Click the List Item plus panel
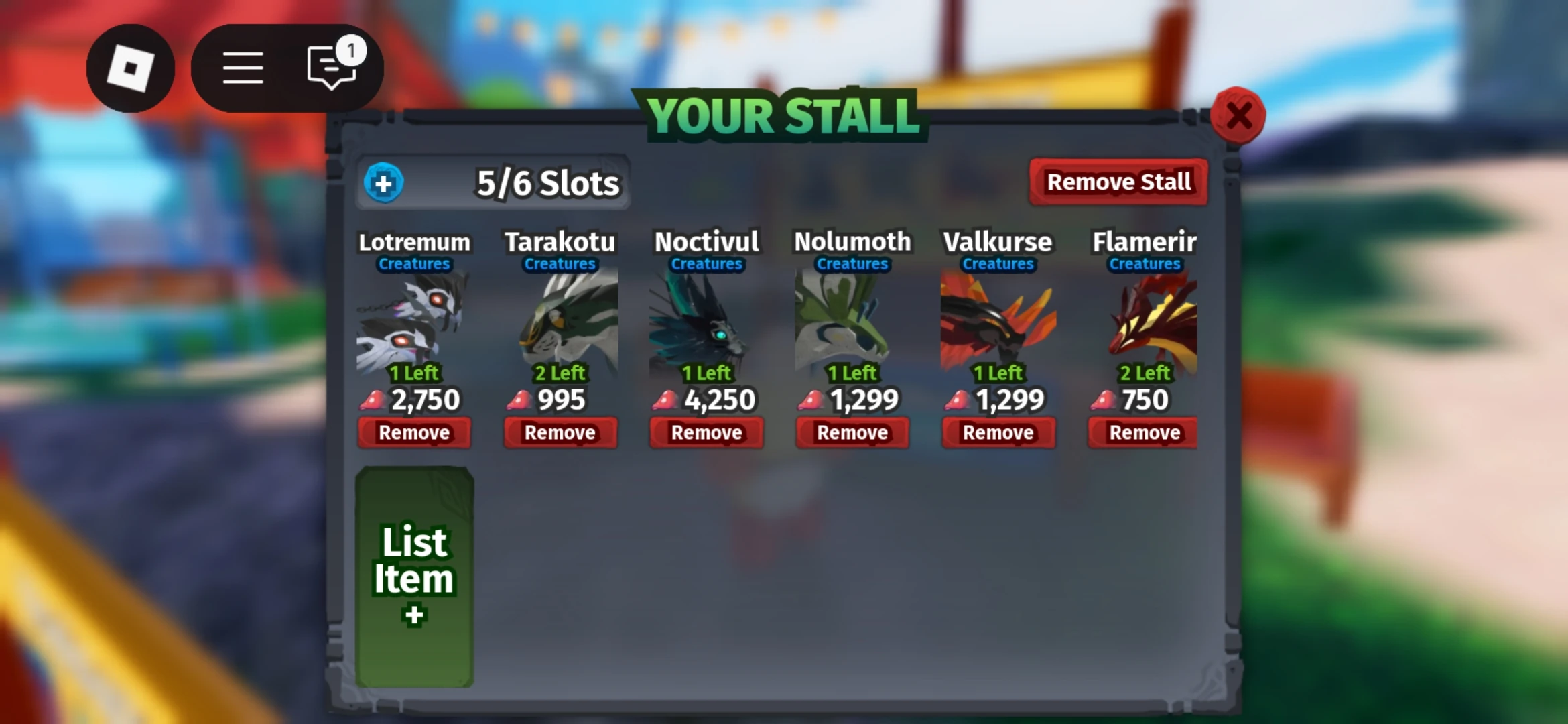Screen dimensions: 1568x724 tap(415, 577)
